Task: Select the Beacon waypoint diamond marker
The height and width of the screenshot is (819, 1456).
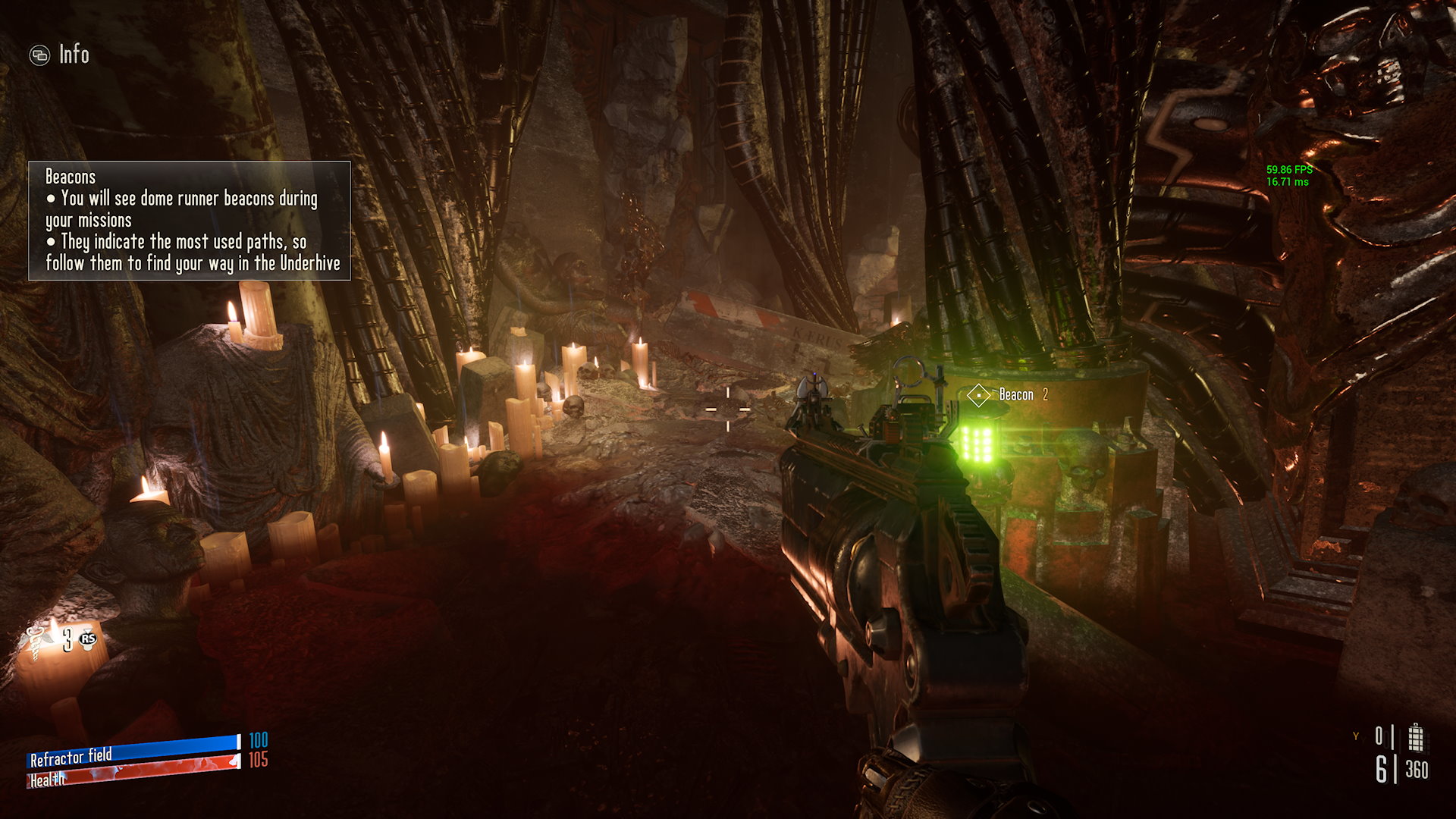Action: 978,395
